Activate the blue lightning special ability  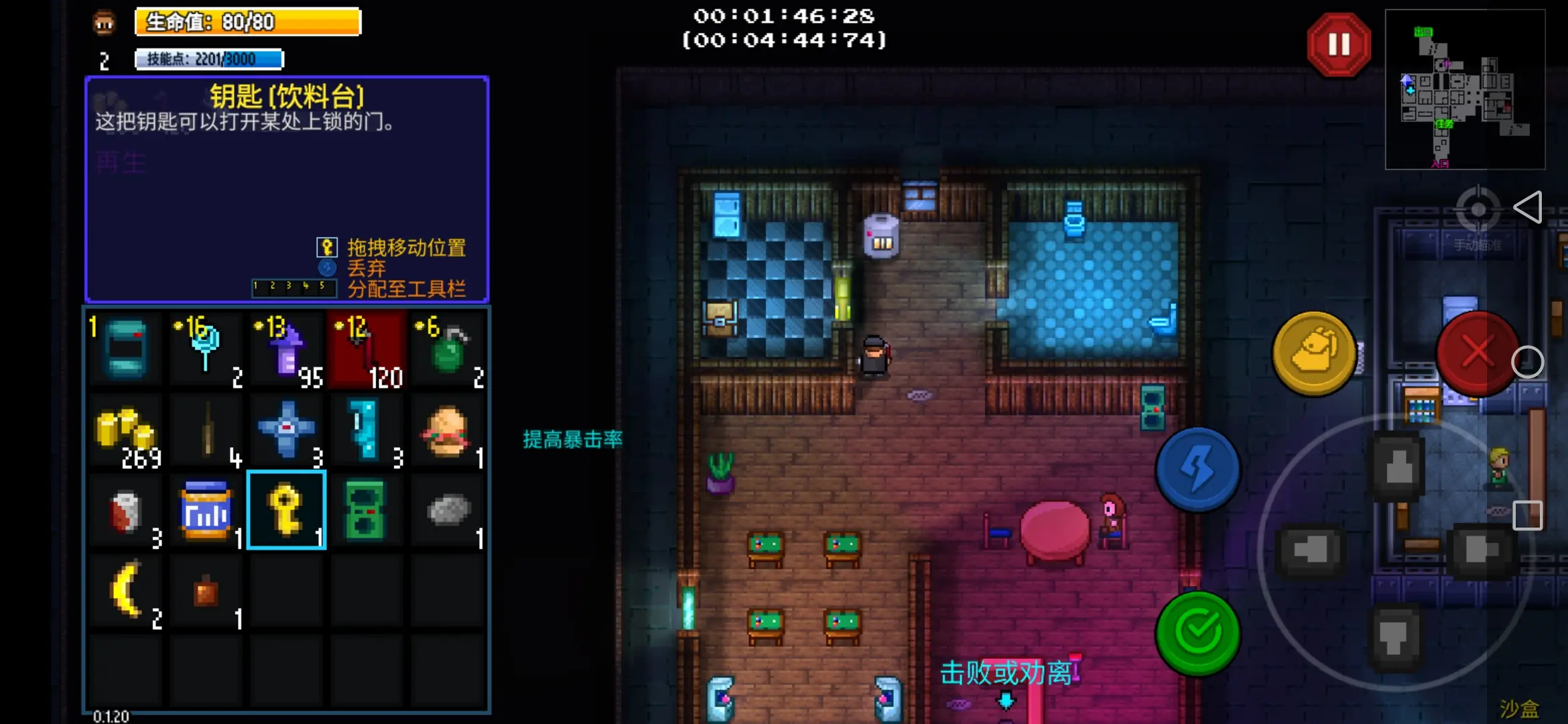pyautogui.click(x=1198, y=469)
